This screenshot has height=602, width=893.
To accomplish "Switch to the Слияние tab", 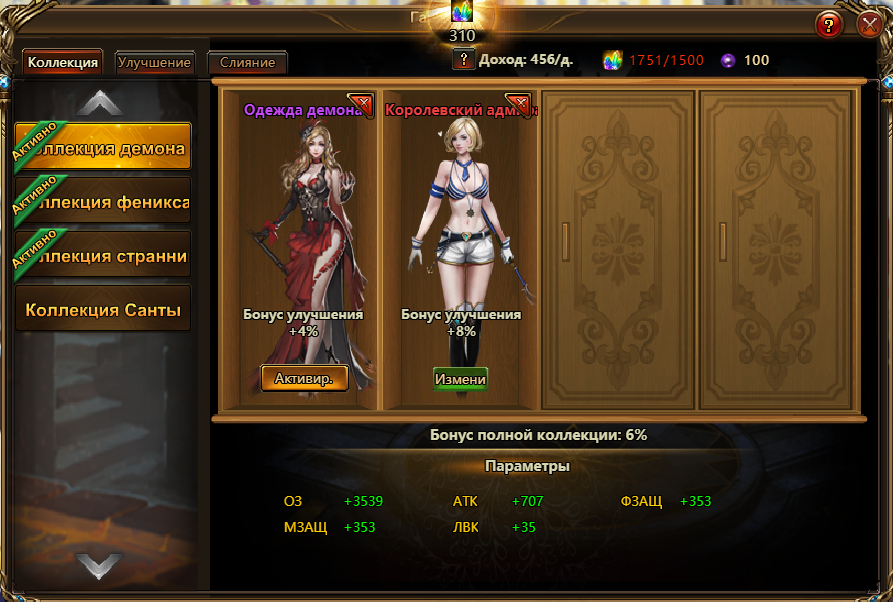I will click(x=247, y=63).
